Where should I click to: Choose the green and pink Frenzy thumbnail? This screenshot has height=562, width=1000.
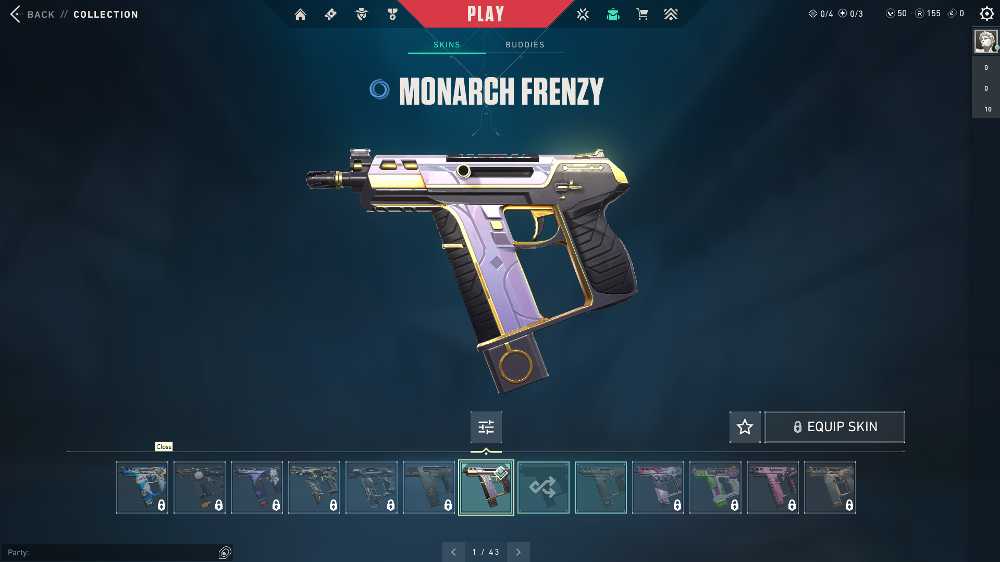tap(715, 487)
